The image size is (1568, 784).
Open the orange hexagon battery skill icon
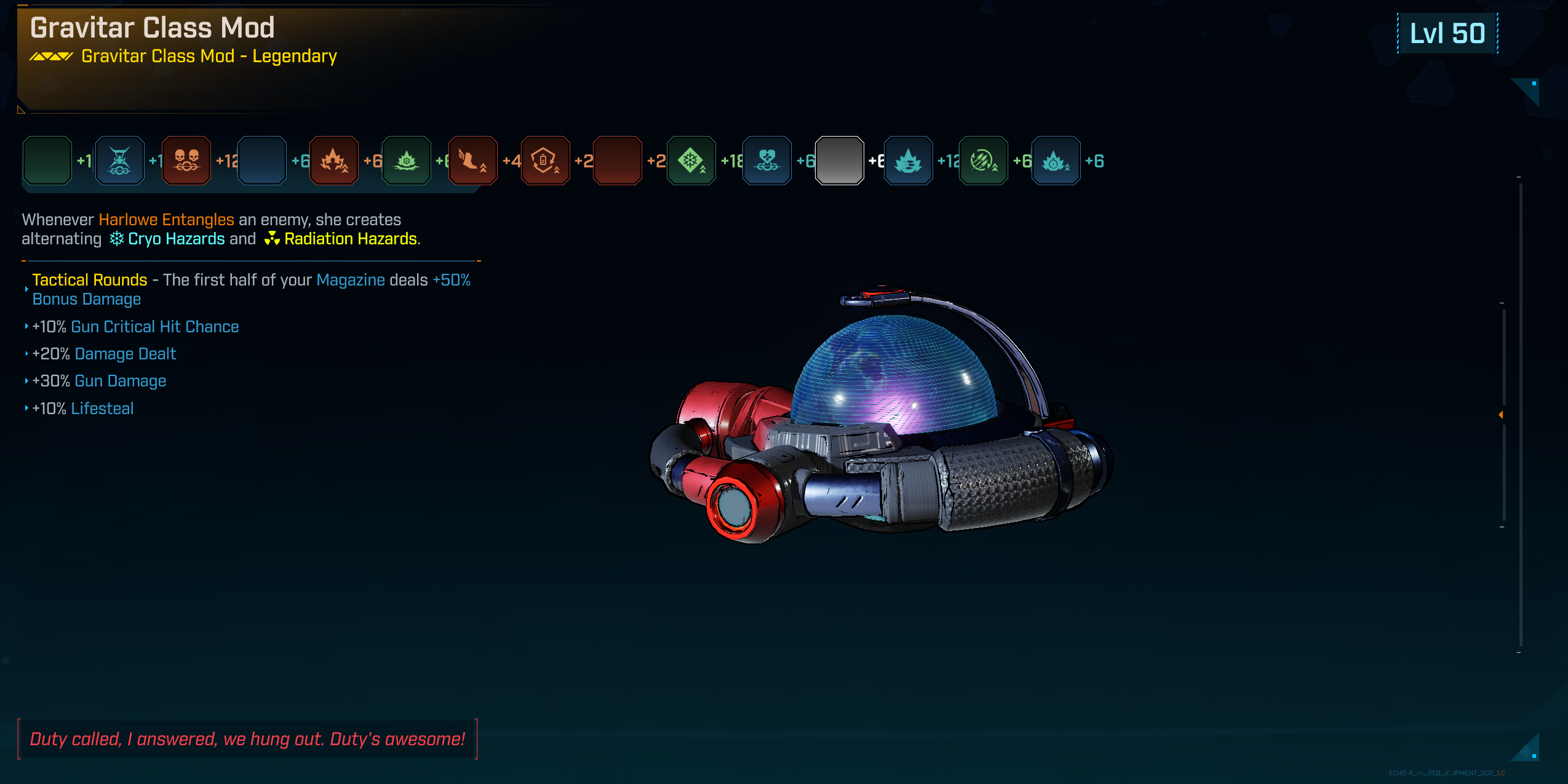[x=545, y=161]
